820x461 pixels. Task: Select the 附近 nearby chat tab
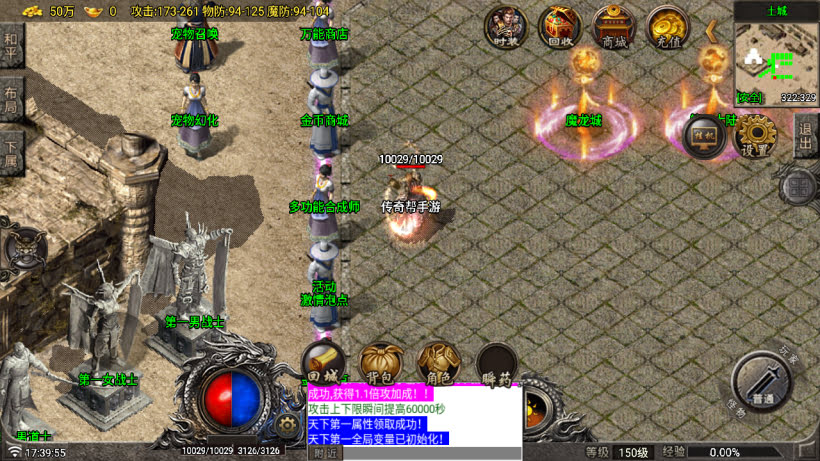(326, 453)
